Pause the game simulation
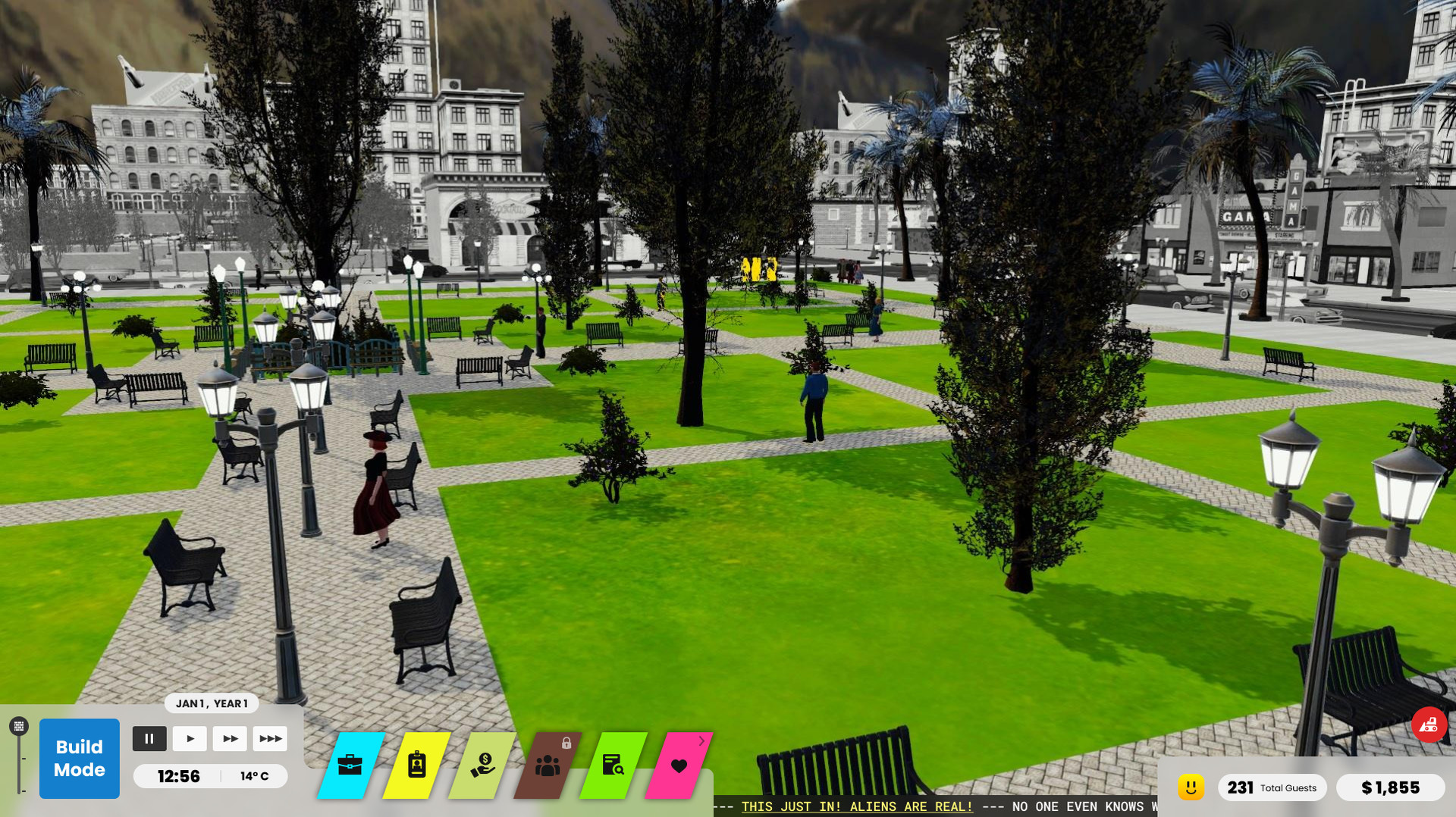The image size is (1456, 817). [x=149, y=738]
